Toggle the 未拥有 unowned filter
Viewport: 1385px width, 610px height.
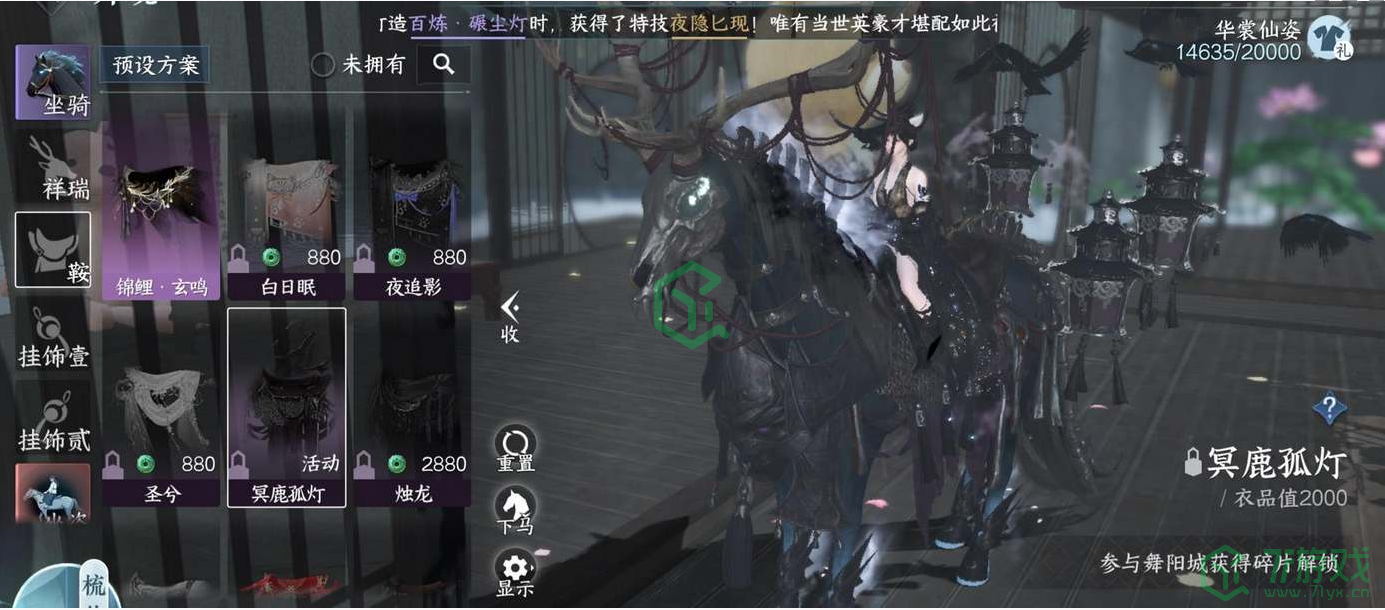(323, 65)
